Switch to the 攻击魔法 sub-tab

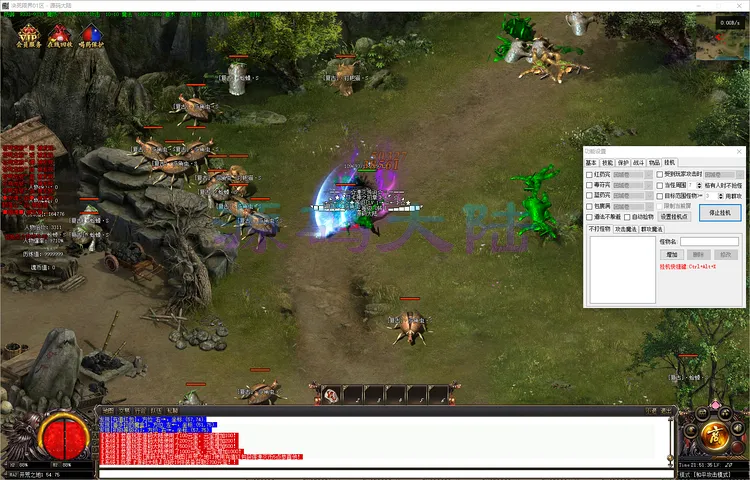pos(625,229)
